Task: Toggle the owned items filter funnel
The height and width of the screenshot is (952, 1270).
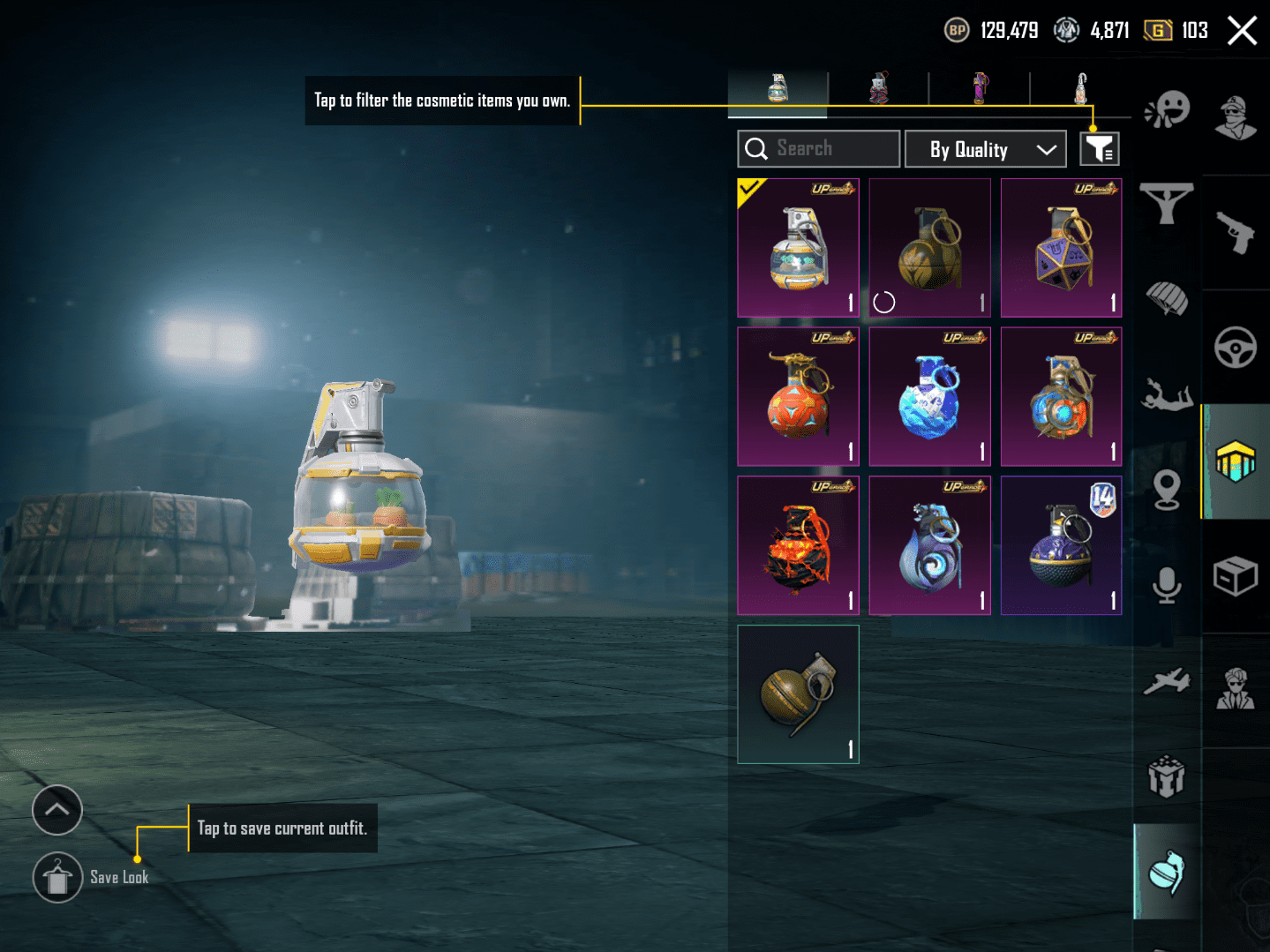Action: point(1100,149)
